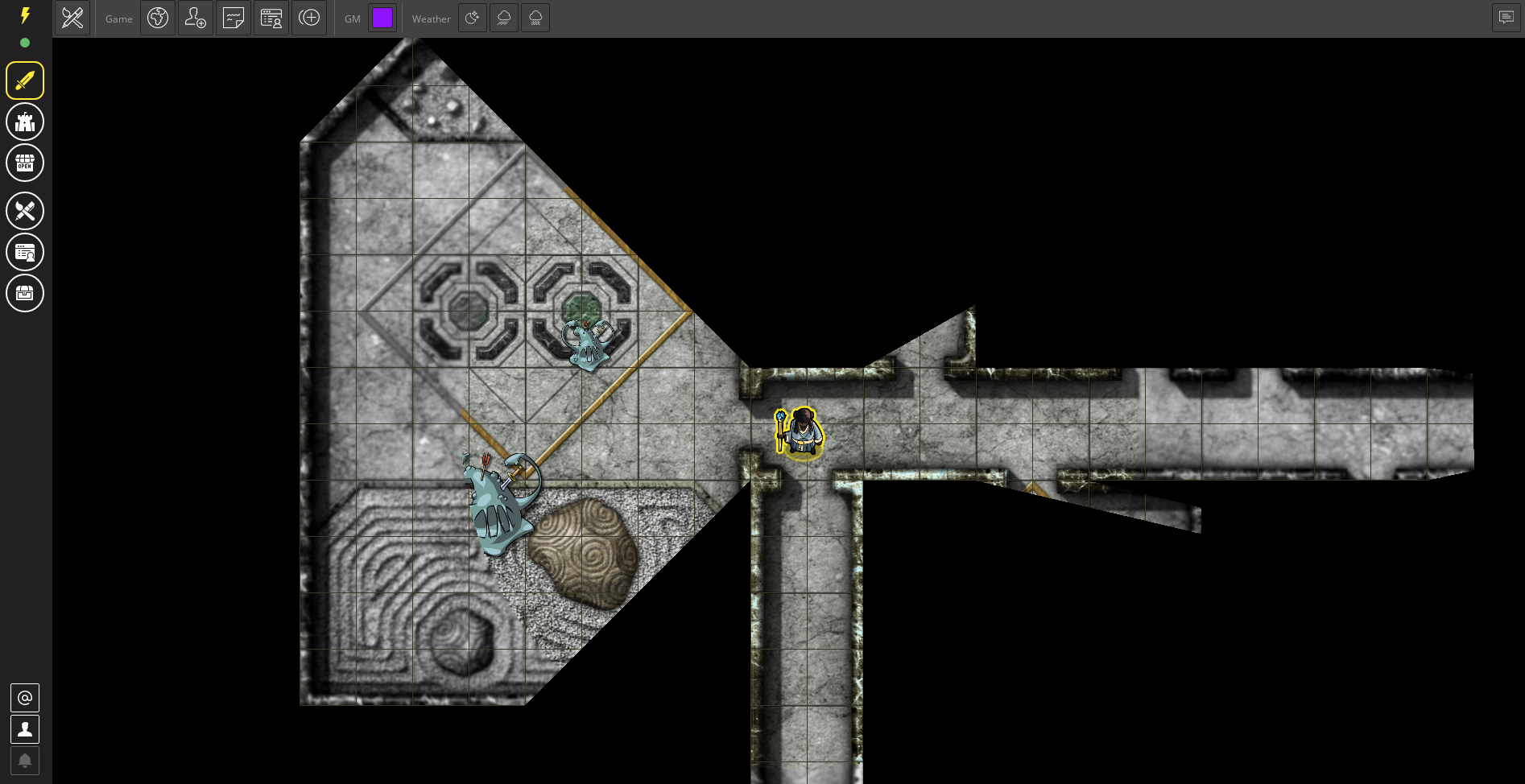Open the NPC window icon in the Game group

271,18
